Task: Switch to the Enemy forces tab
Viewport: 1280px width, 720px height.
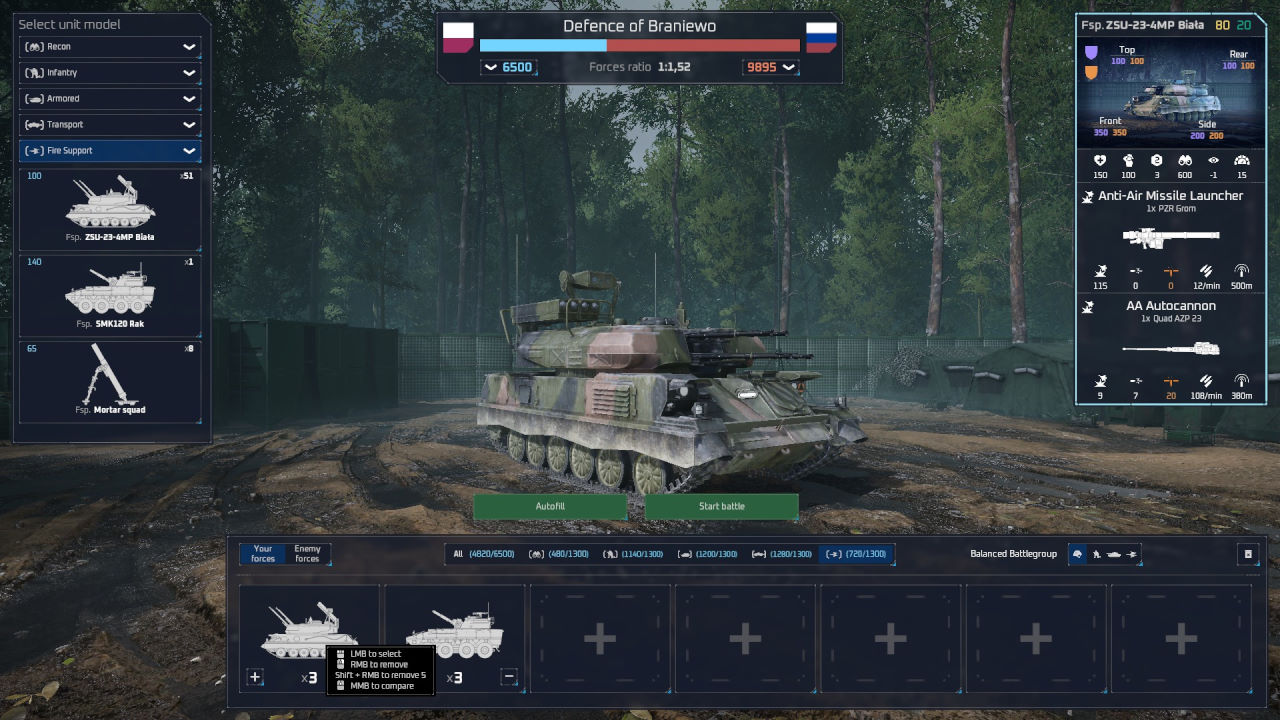Action: 307,553
